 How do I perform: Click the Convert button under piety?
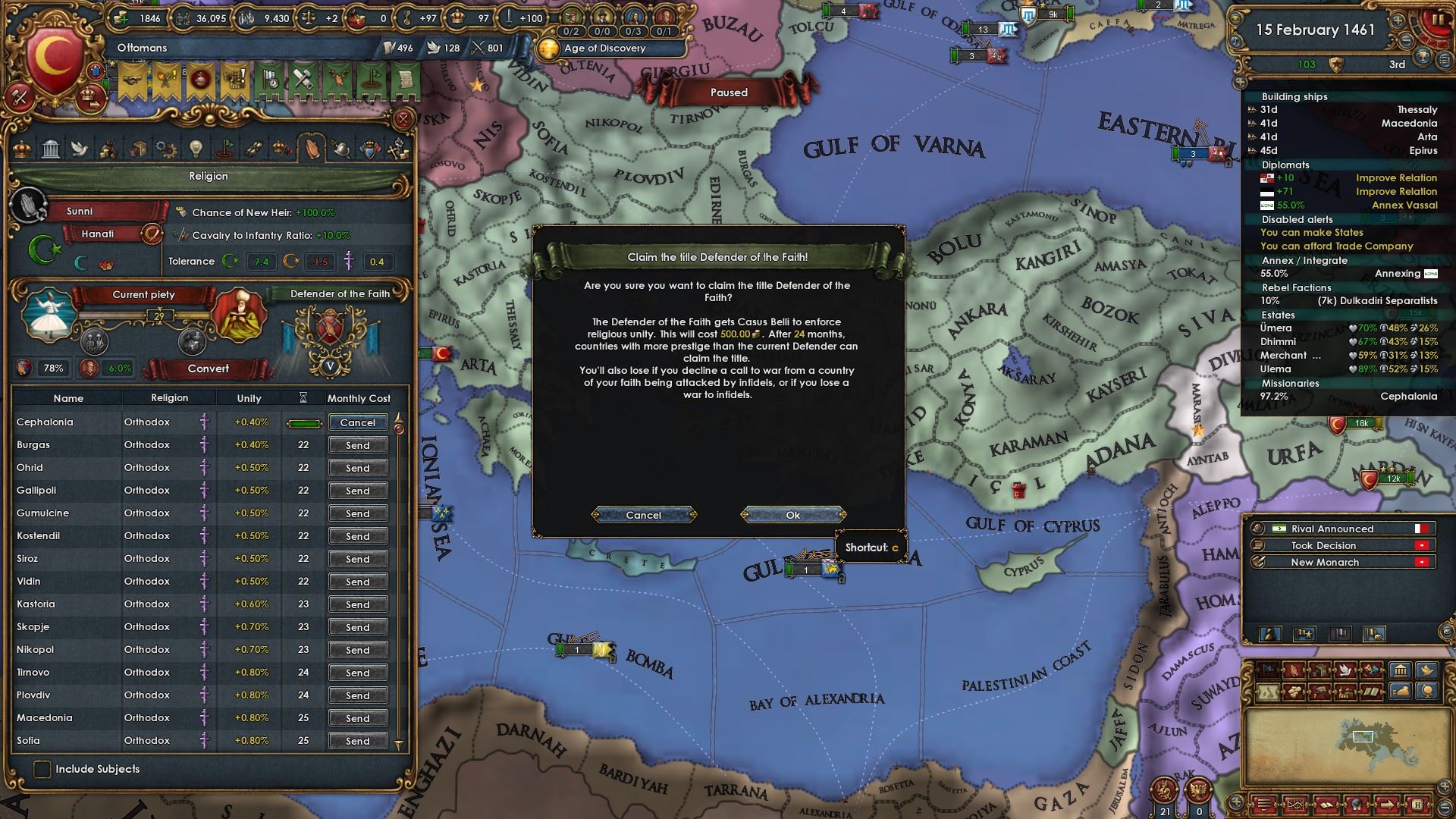tap(208, 369)
